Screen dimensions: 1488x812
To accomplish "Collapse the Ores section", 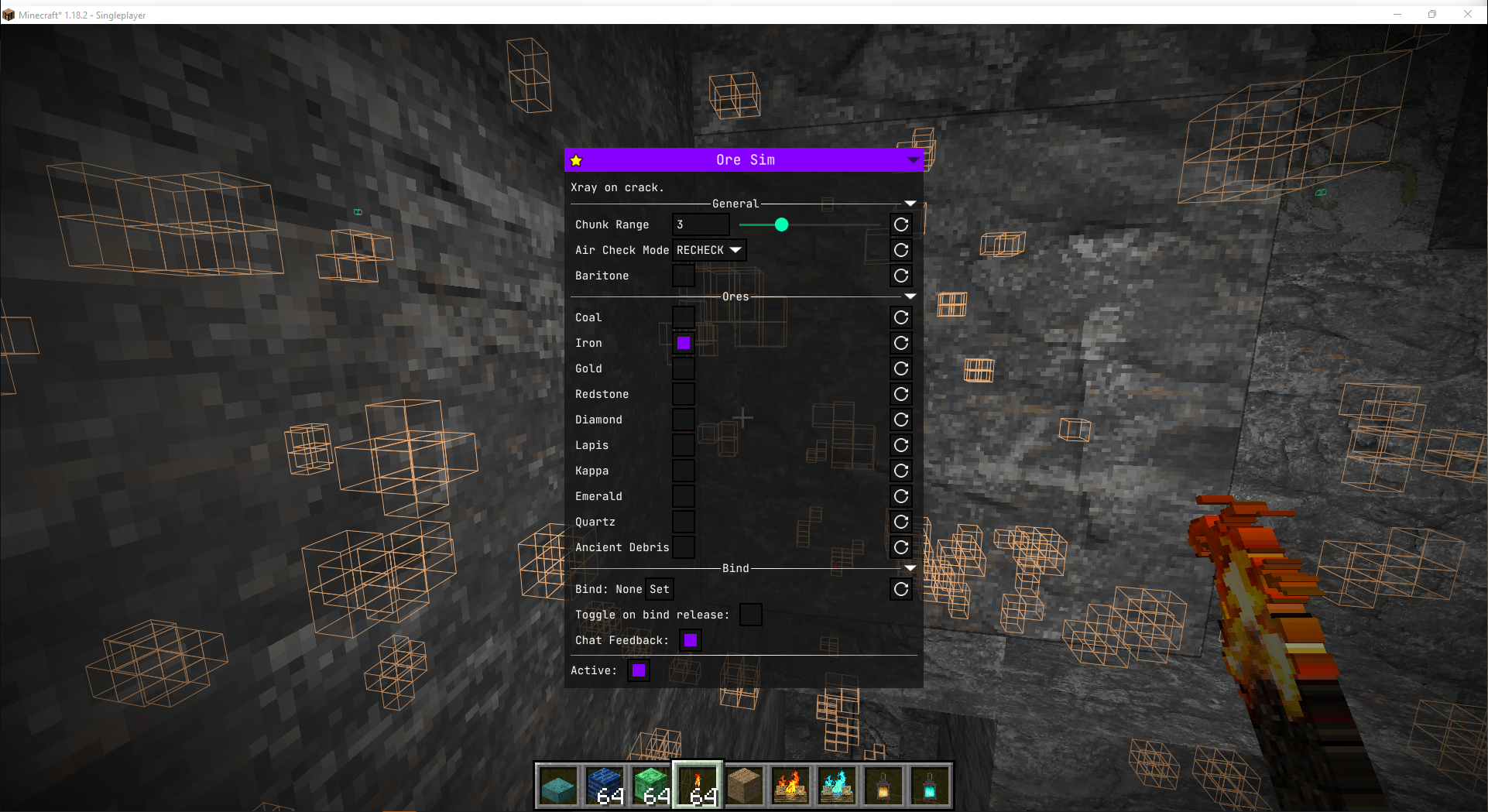I will coord(910,296).
